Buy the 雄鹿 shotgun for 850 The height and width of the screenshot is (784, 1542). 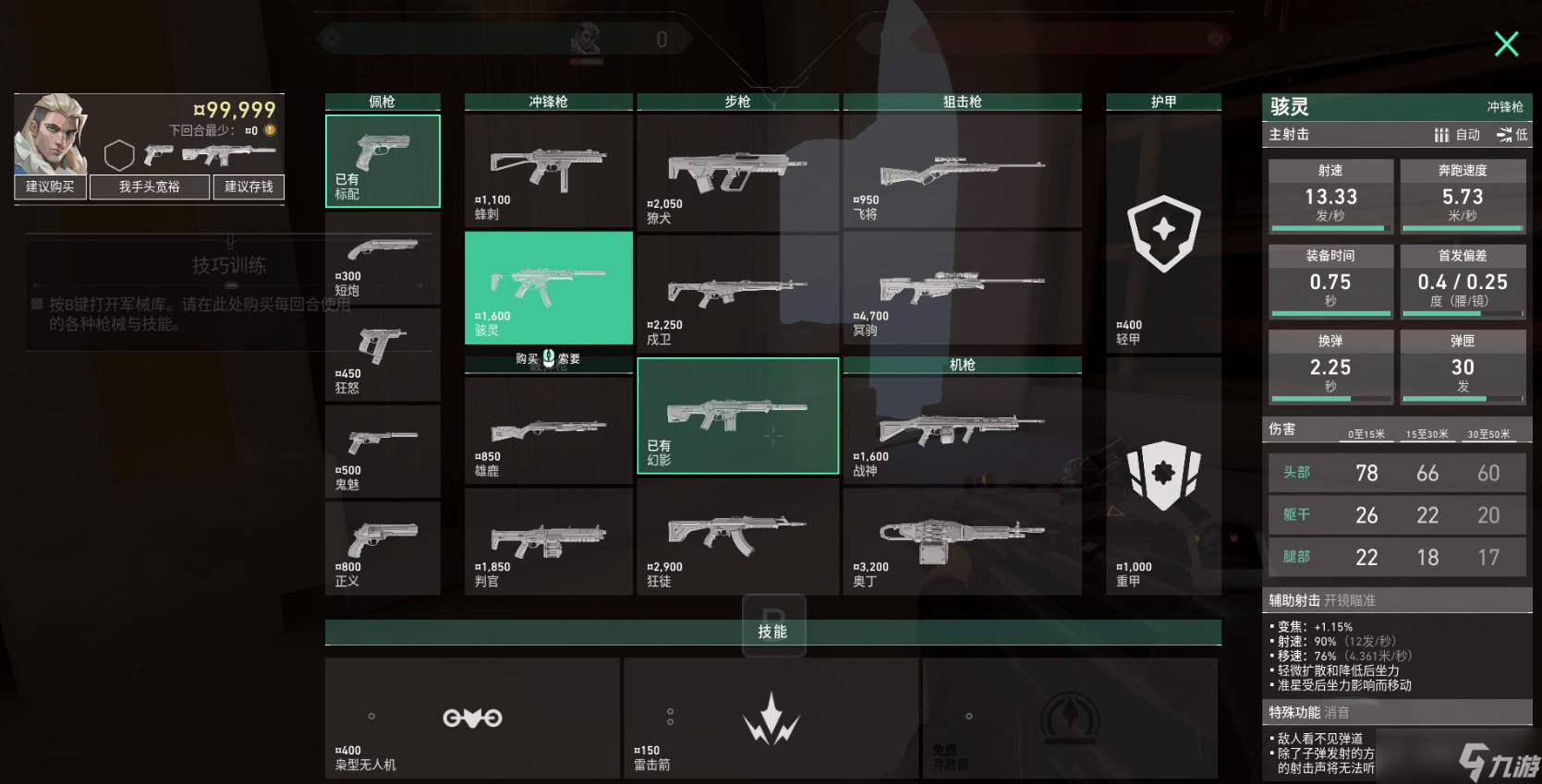(548, 432)
